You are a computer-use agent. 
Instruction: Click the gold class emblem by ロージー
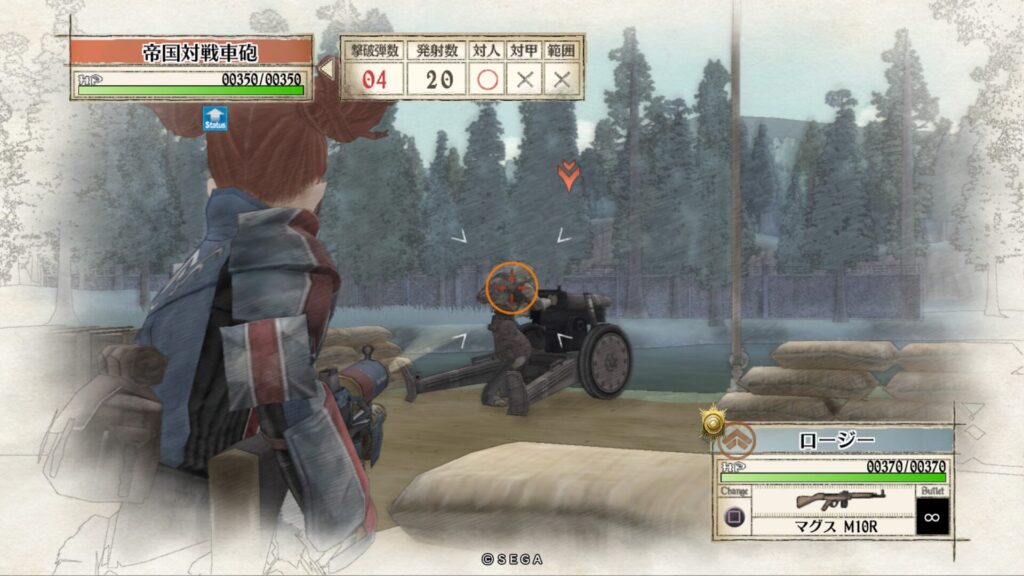click(x=713, y=425)
